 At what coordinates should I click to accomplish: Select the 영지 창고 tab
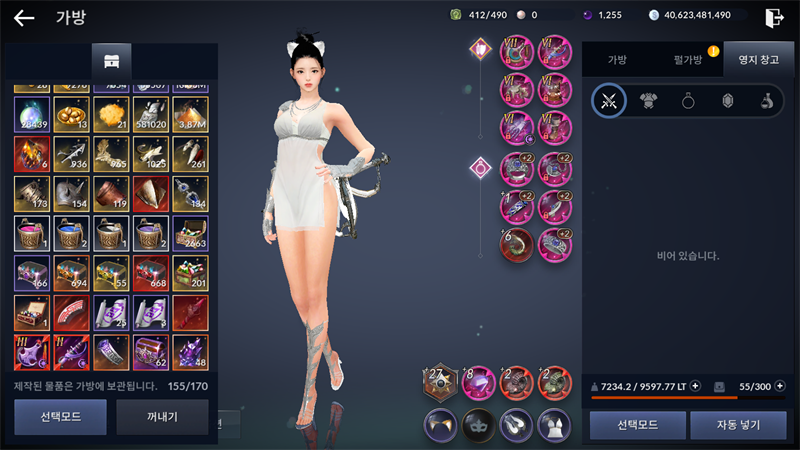(757, 61)
